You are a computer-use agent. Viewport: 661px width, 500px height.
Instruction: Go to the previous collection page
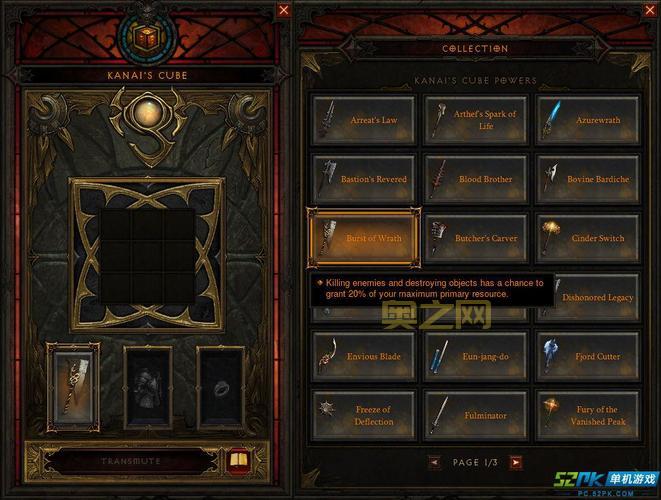pos(434,462)
